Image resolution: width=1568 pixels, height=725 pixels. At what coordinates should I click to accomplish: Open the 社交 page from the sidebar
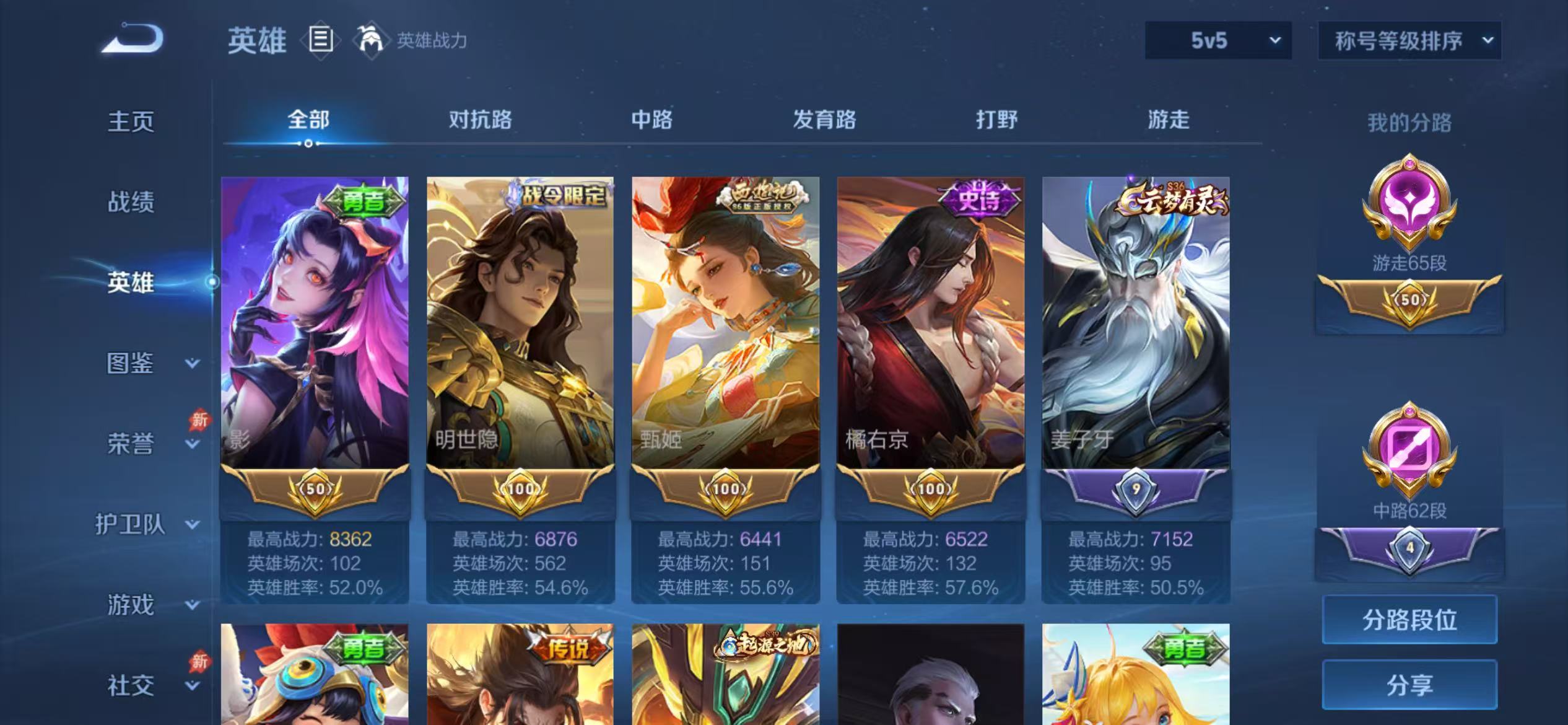132,684
